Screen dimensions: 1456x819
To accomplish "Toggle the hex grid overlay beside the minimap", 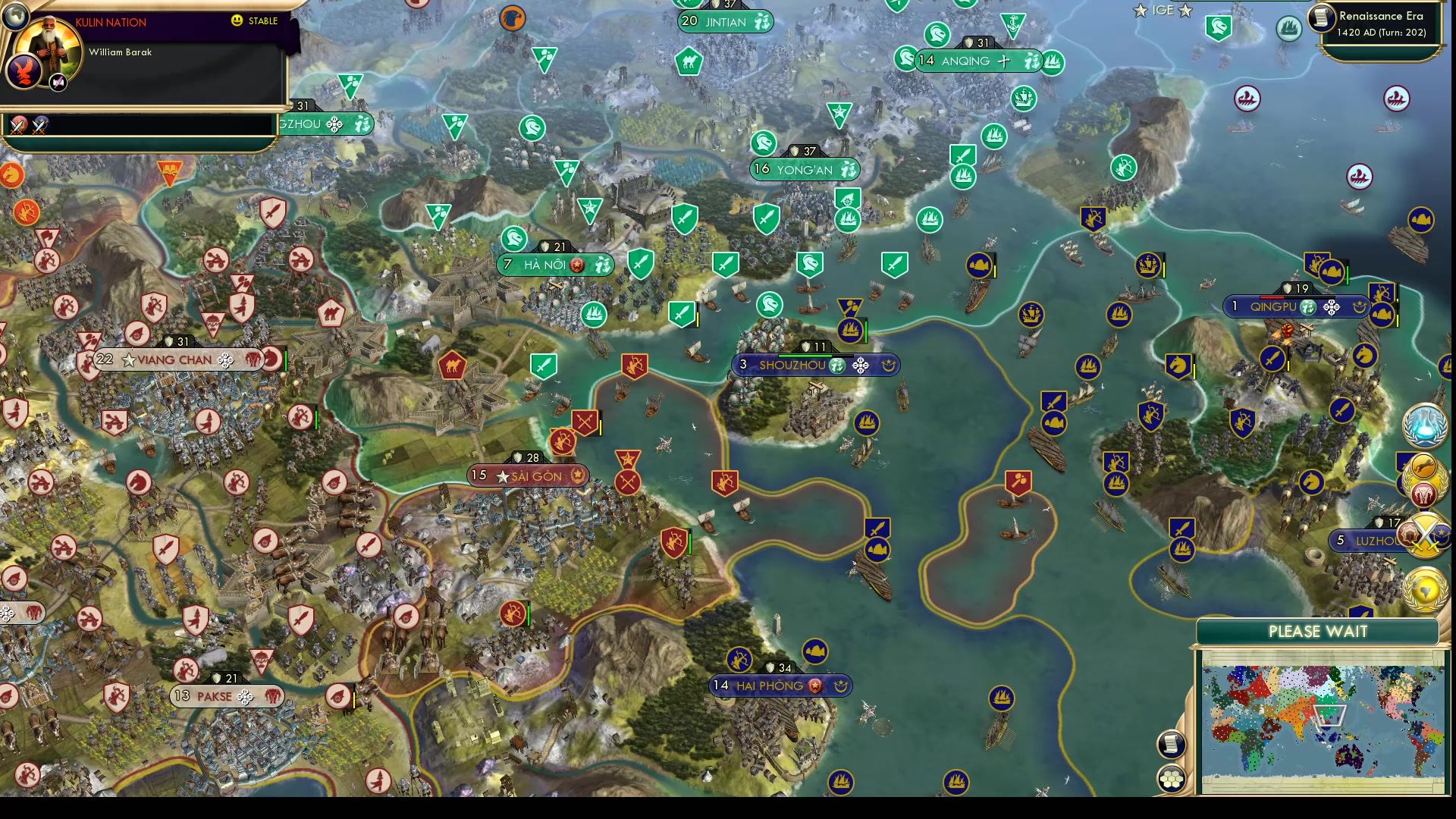I will [1171, 779].
